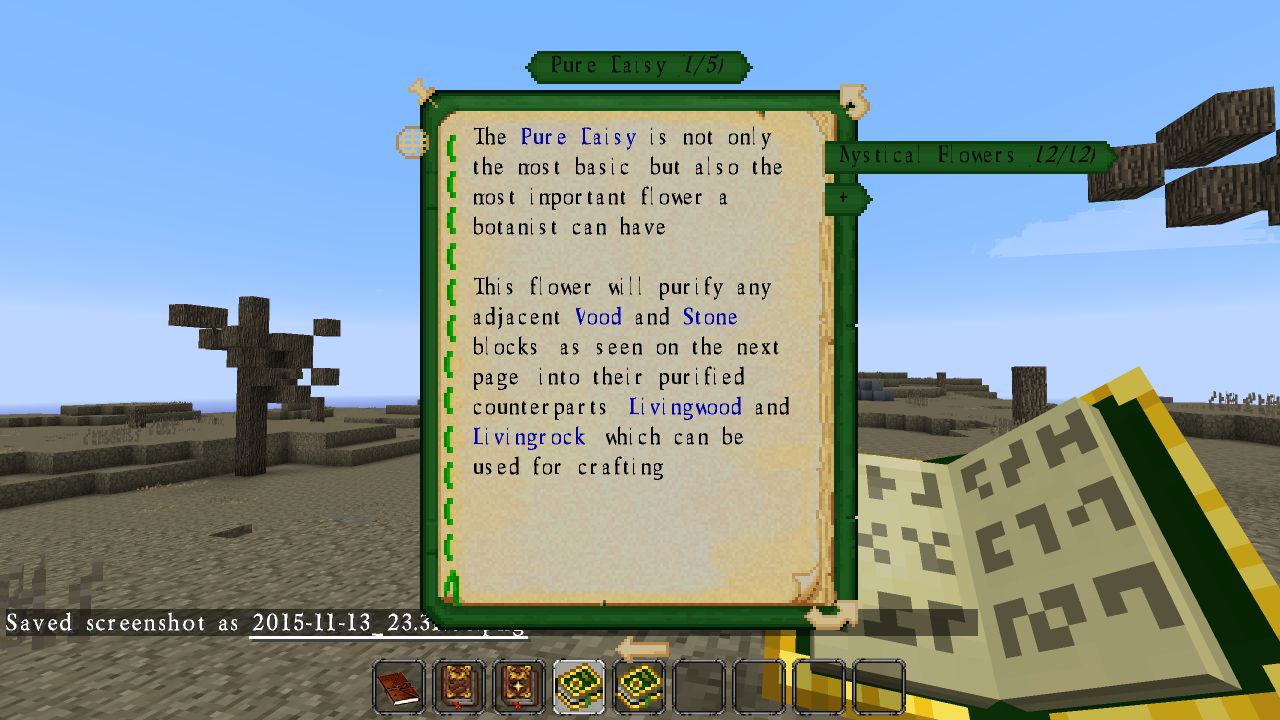Choose the highlighted Lexica Botania hotbar slot

579,687
